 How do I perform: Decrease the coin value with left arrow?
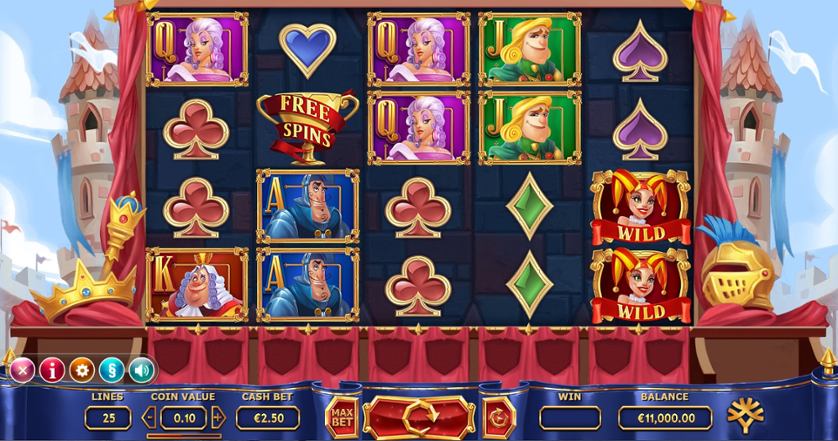[148, 417]
